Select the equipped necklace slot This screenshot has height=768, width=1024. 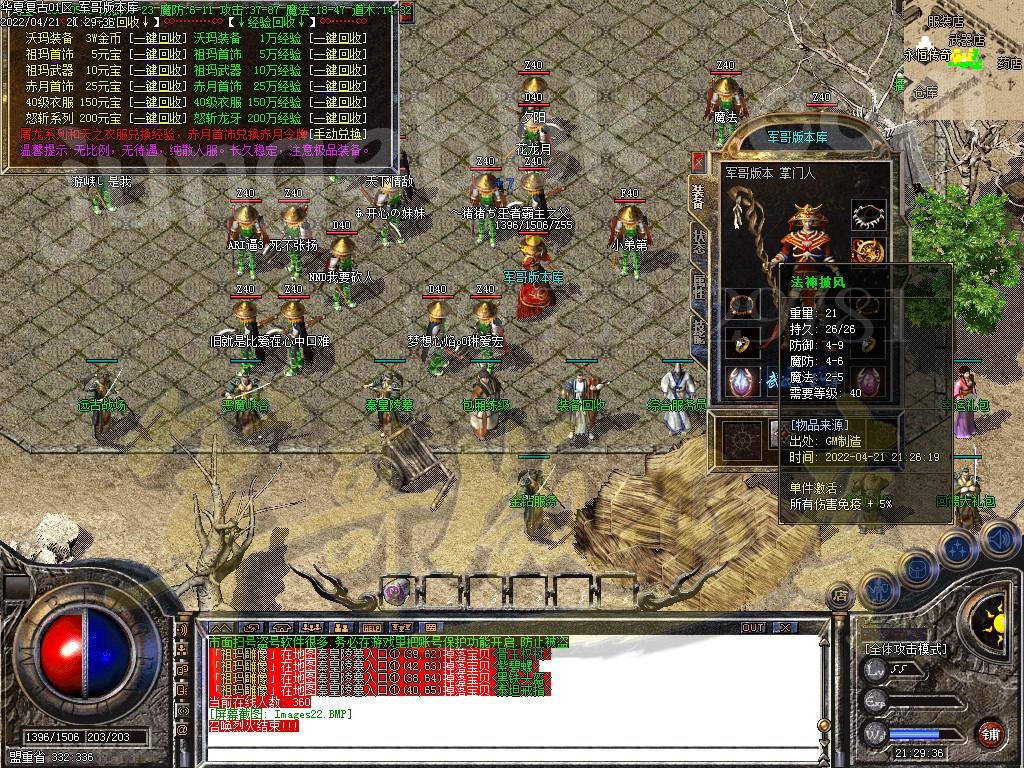pos(869,215)
